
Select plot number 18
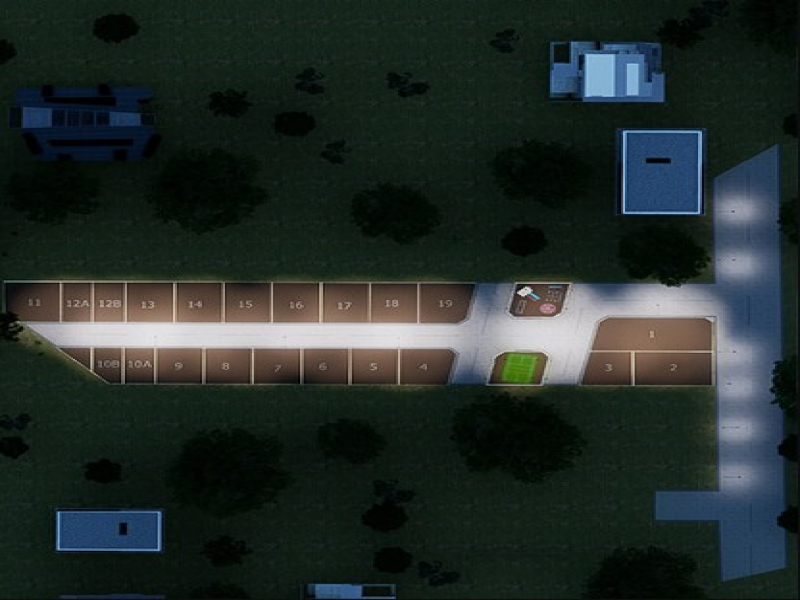click(x=392, y=303)
